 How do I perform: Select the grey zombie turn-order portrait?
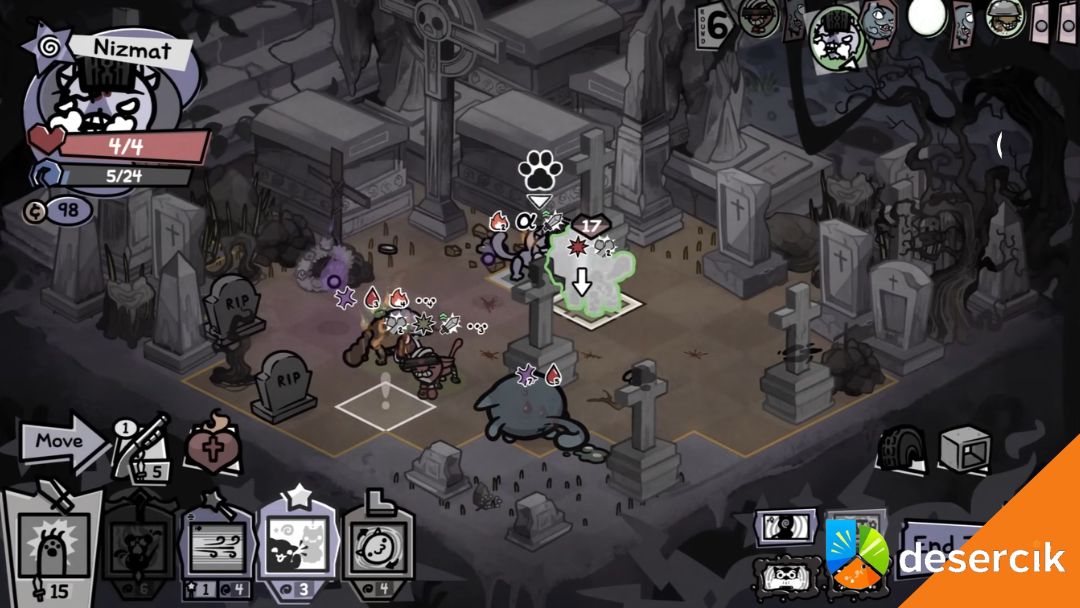(880, 20)
